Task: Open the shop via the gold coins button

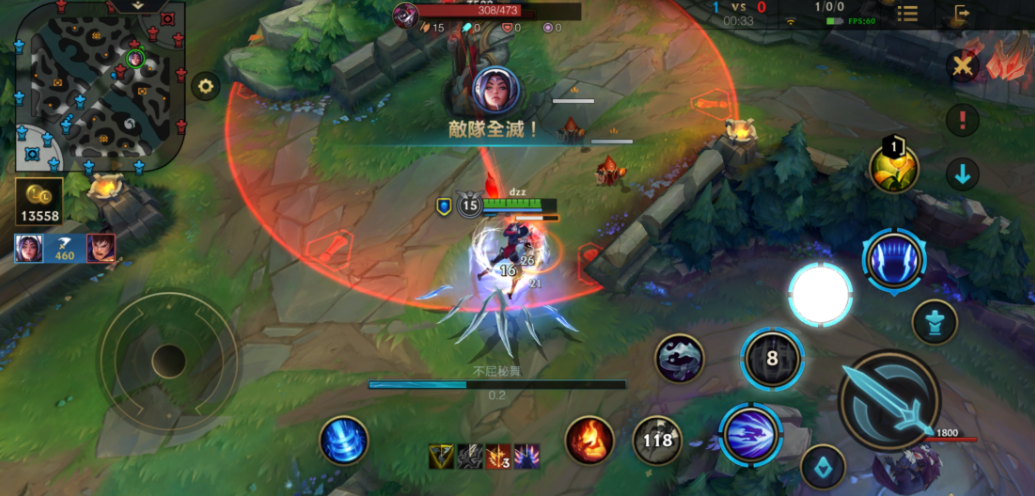Action: pyautogui.click(x=40, y=202)
